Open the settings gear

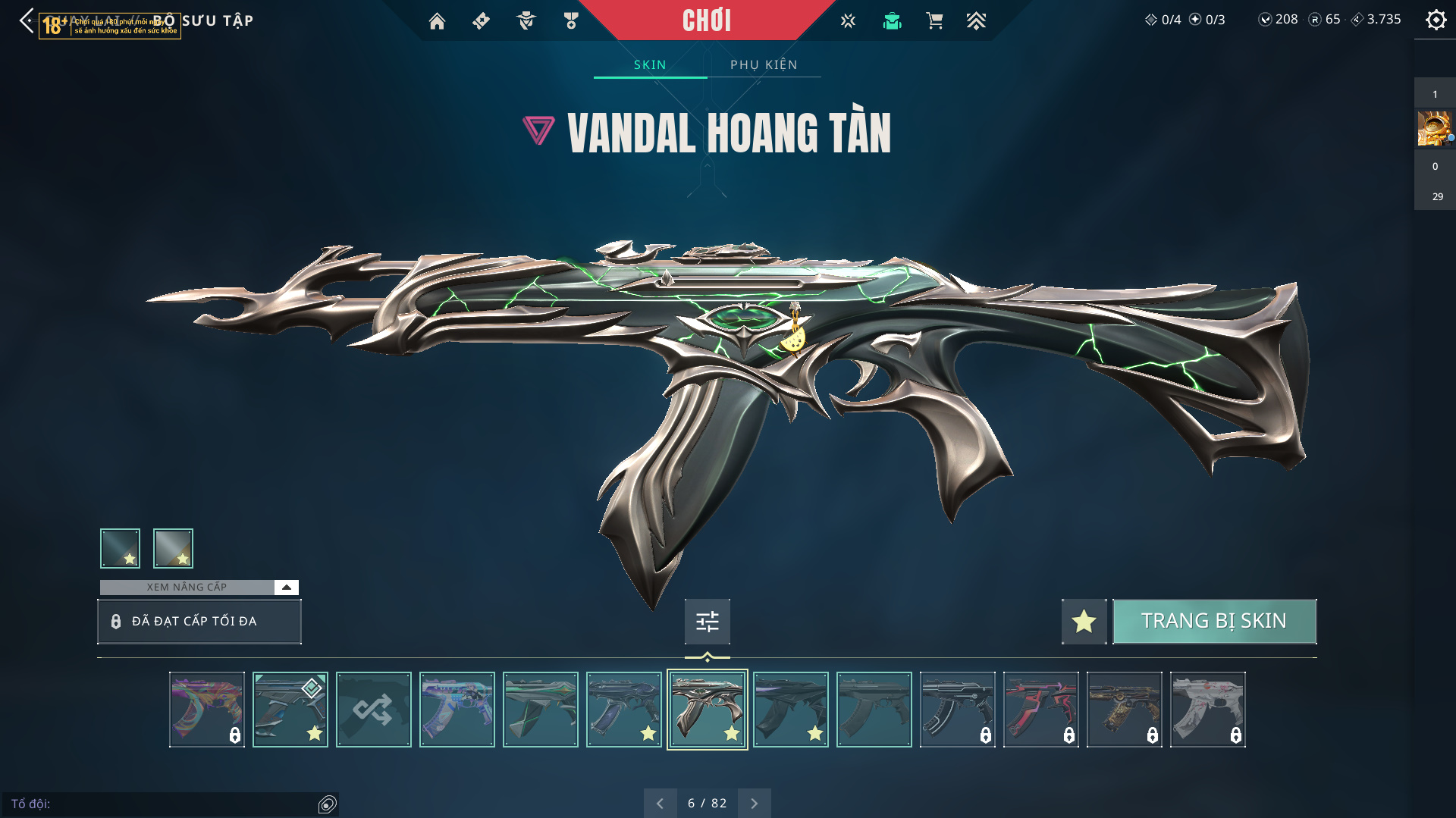click(x=1436, y=20)
